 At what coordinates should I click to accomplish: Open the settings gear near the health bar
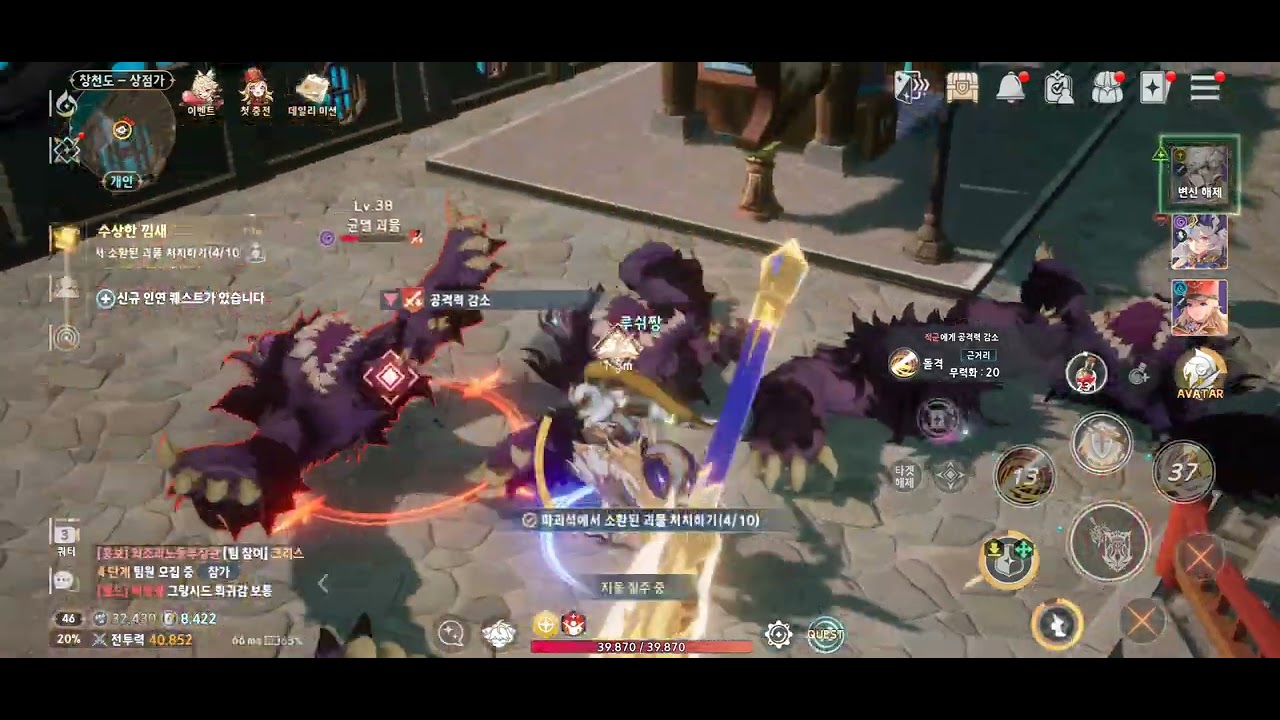(778, 634)
